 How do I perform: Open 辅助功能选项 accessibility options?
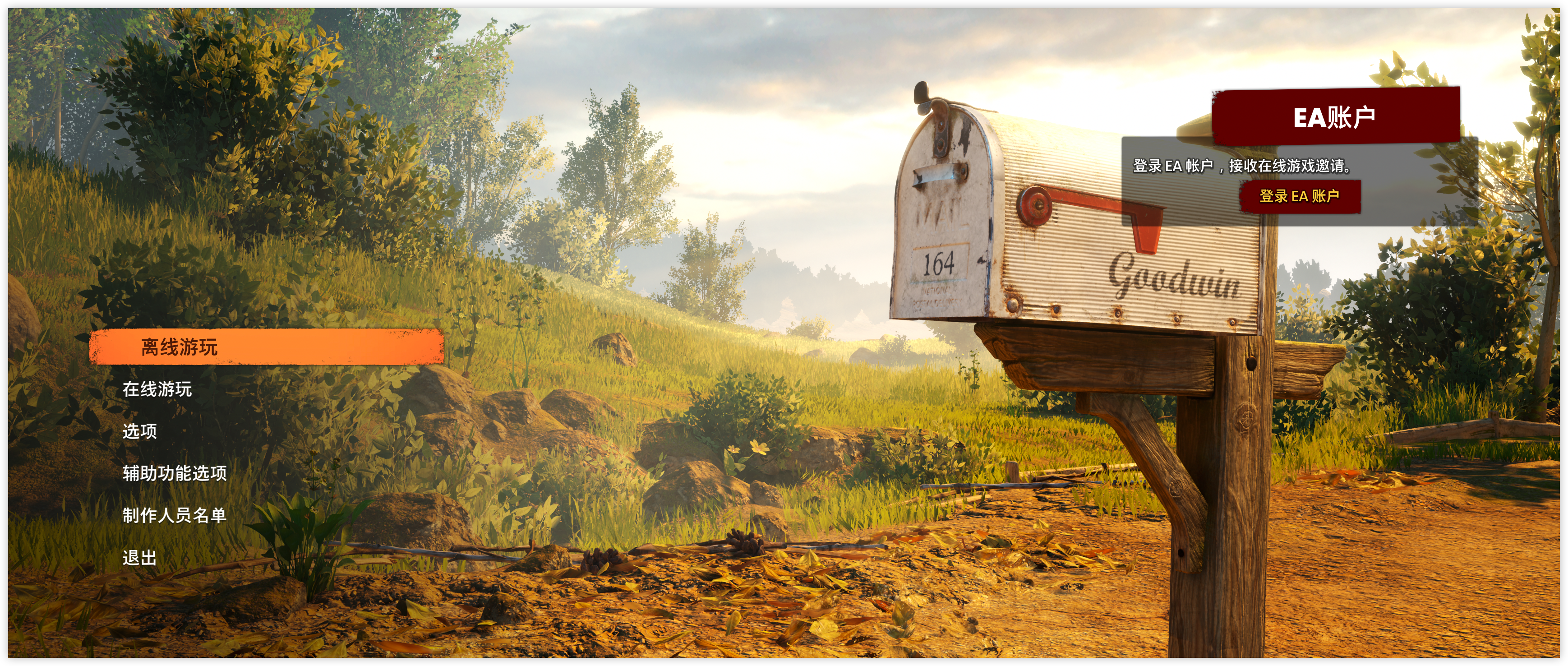(175, 473)
